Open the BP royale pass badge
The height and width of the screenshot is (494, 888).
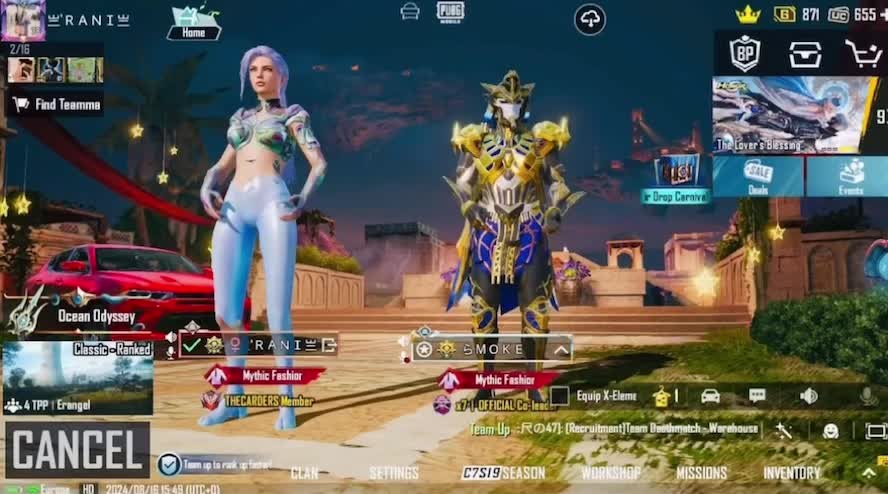745,53
